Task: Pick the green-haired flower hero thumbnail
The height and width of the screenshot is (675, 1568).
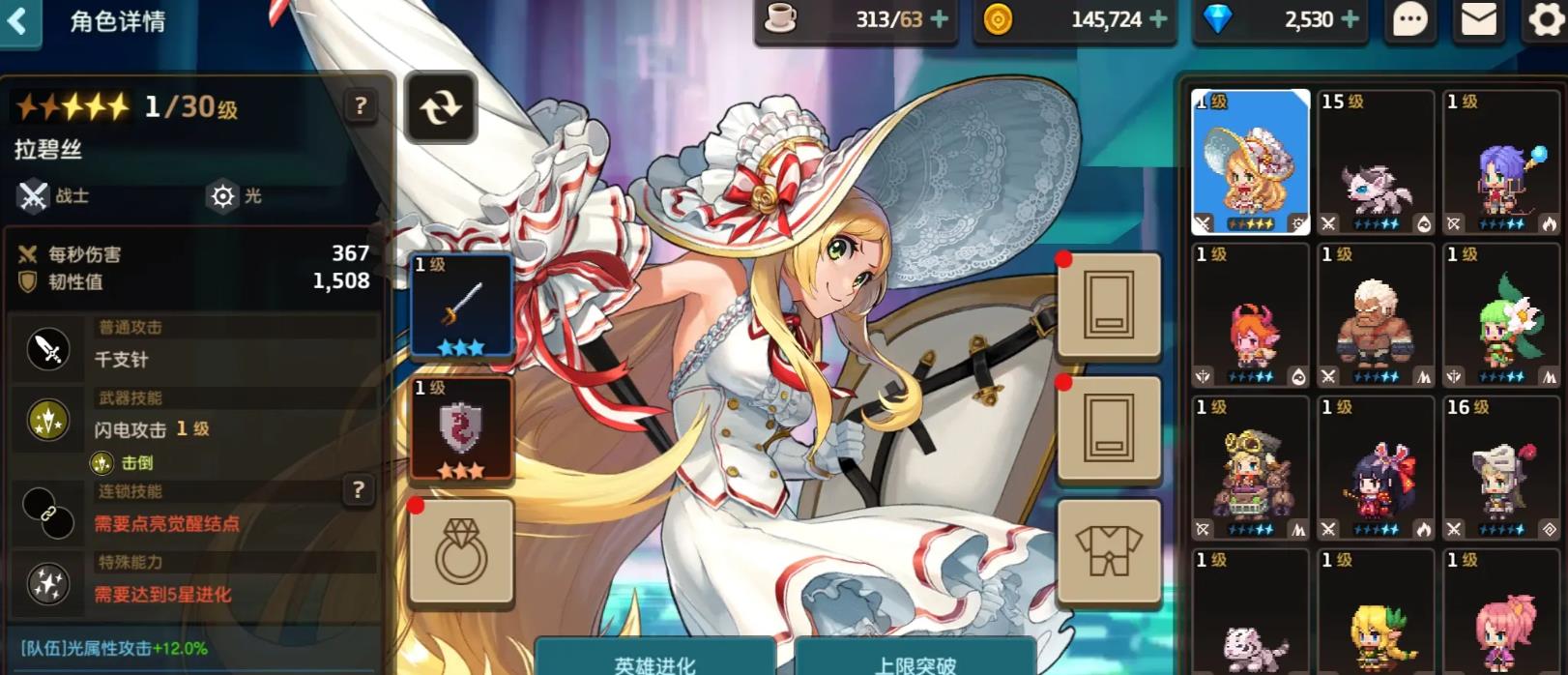Action: (x=1500, y=315)
